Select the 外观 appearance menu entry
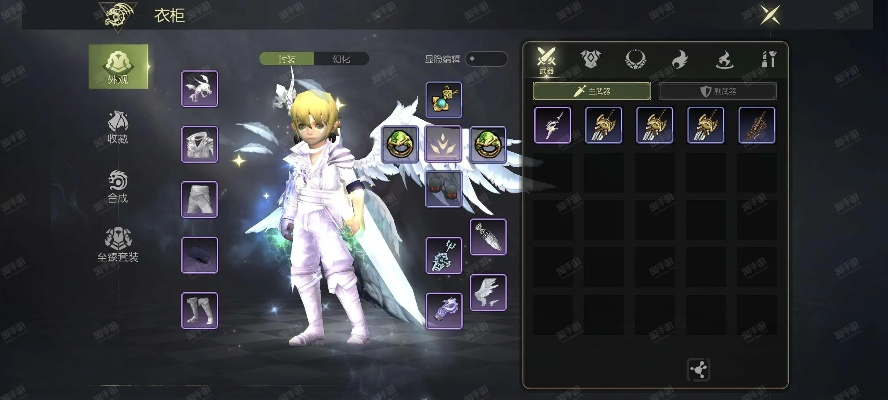Screen dimensions: 888x400 118,68
